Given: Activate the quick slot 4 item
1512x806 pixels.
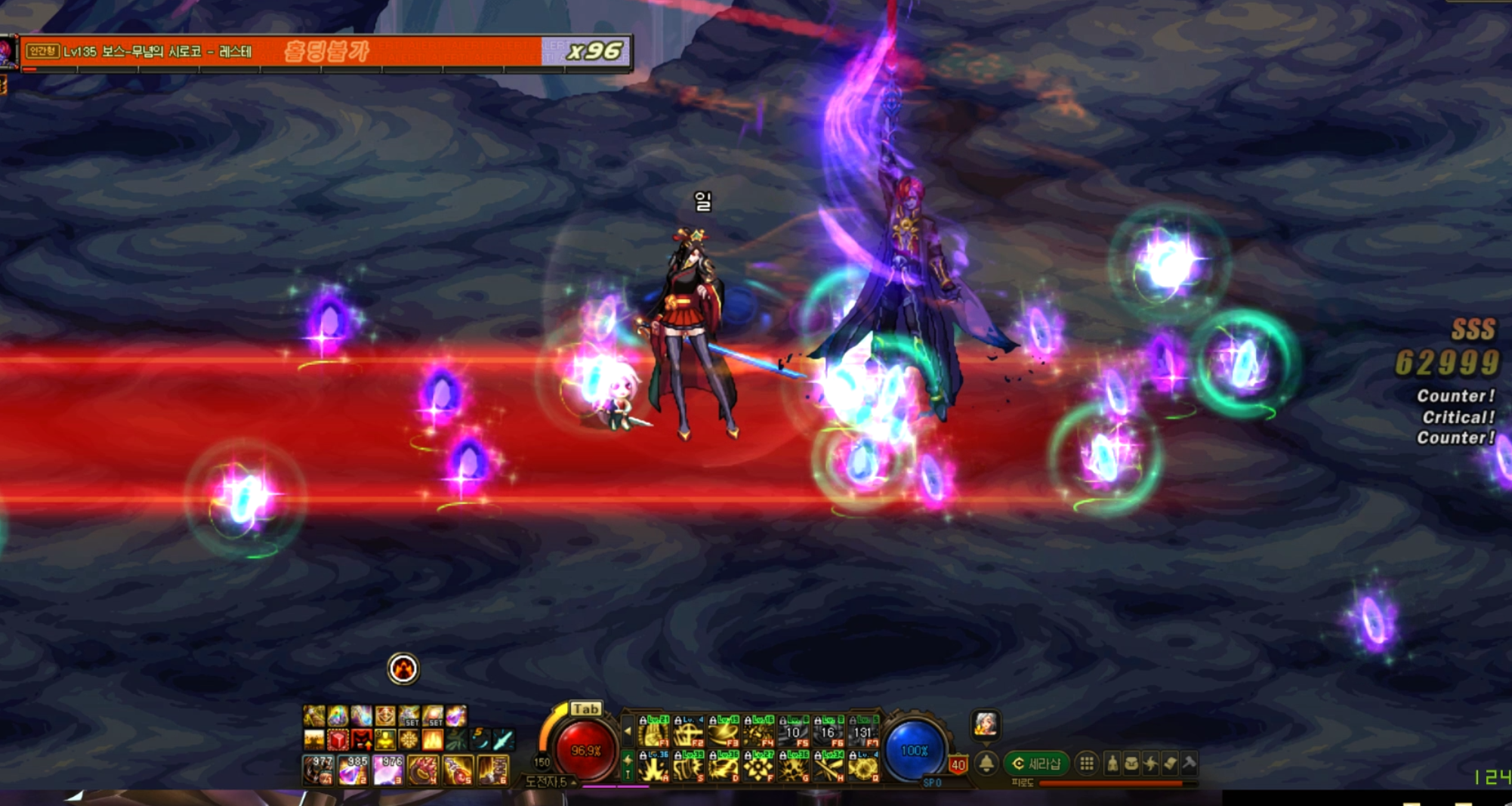Looking at the screenshot, I should coord(423,770).
